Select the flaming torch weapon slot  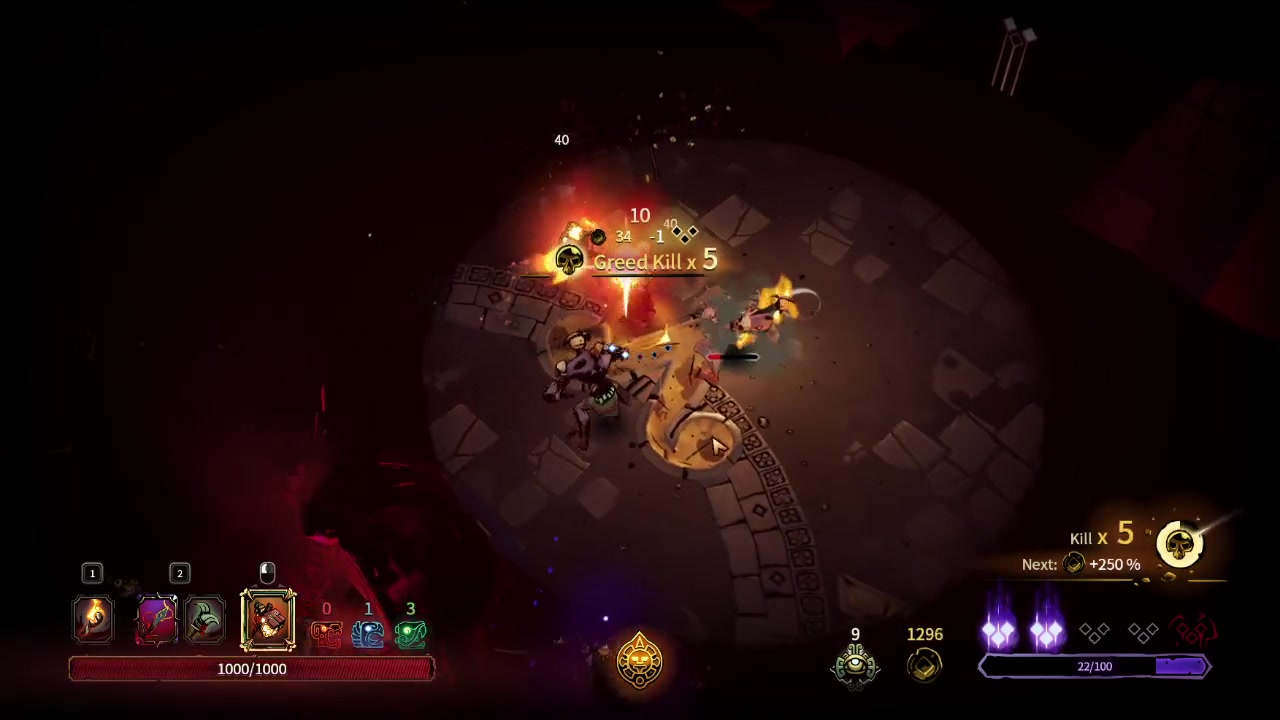pyautogui.click(x=93, y=619)
